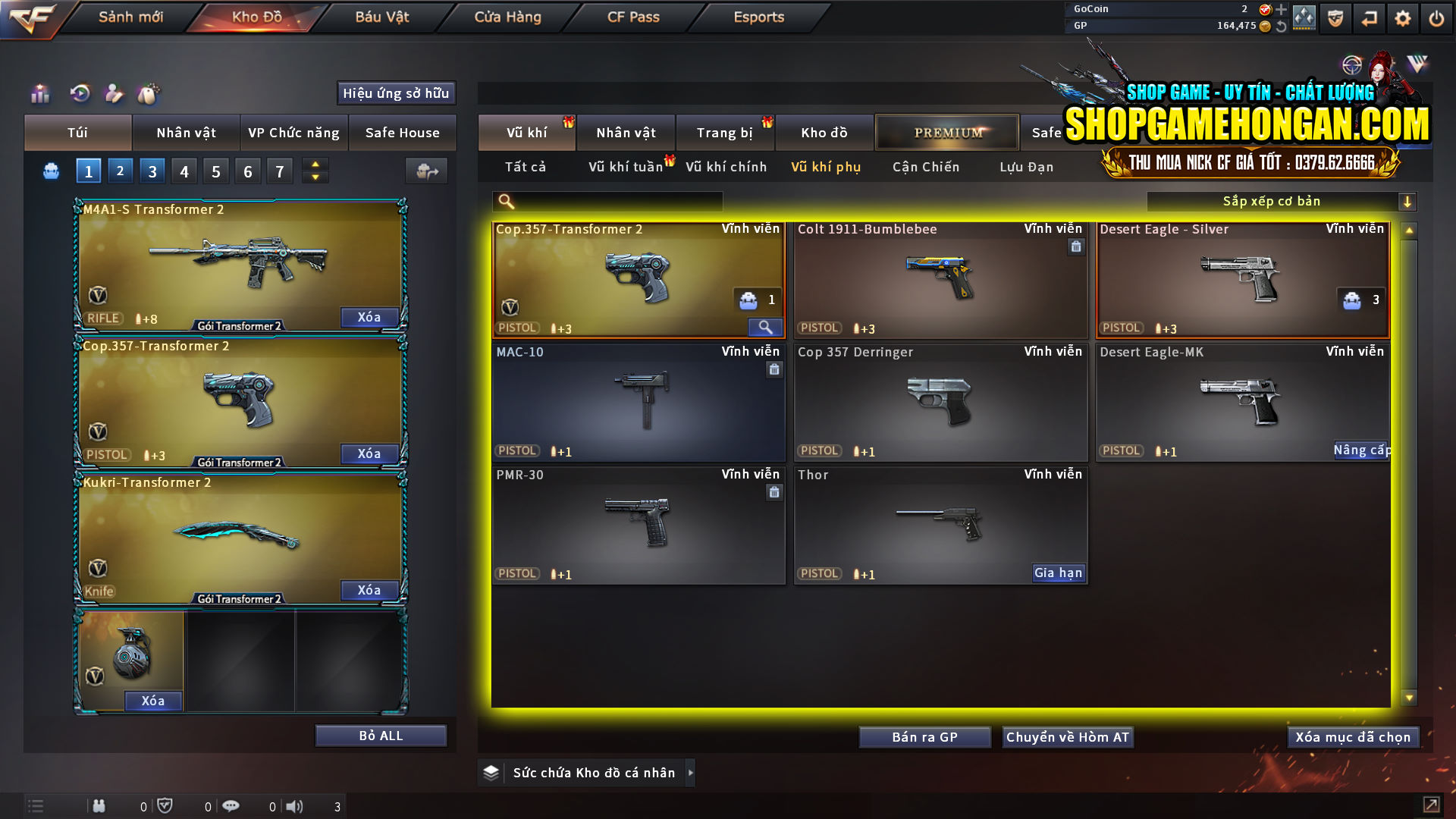Switch to the PREMIUM tab

pos(947,132)
